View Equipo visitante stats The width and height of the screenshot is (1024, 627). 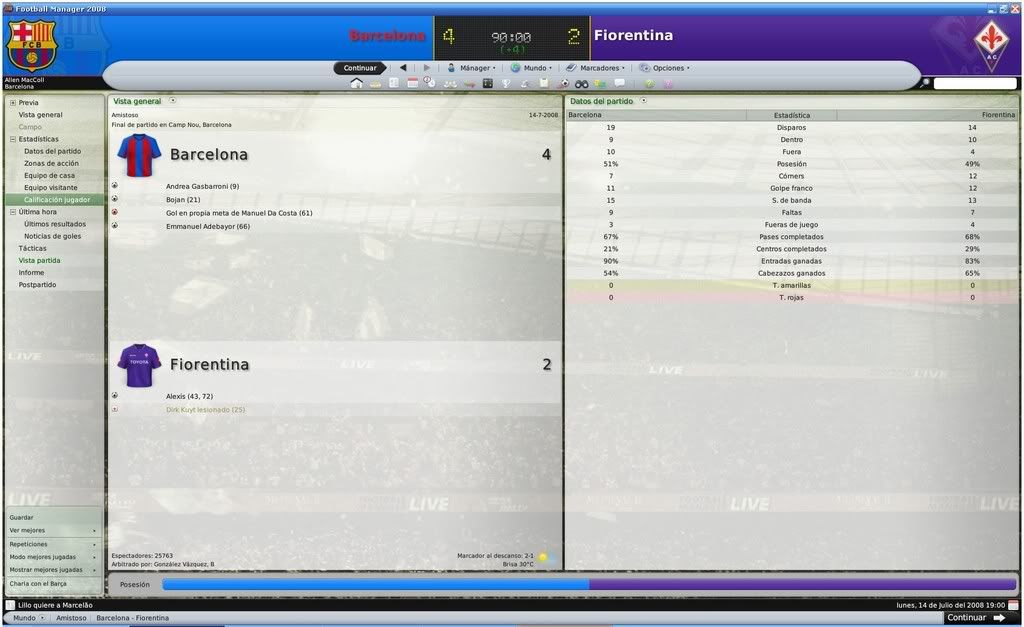click(x=51, y=187)
